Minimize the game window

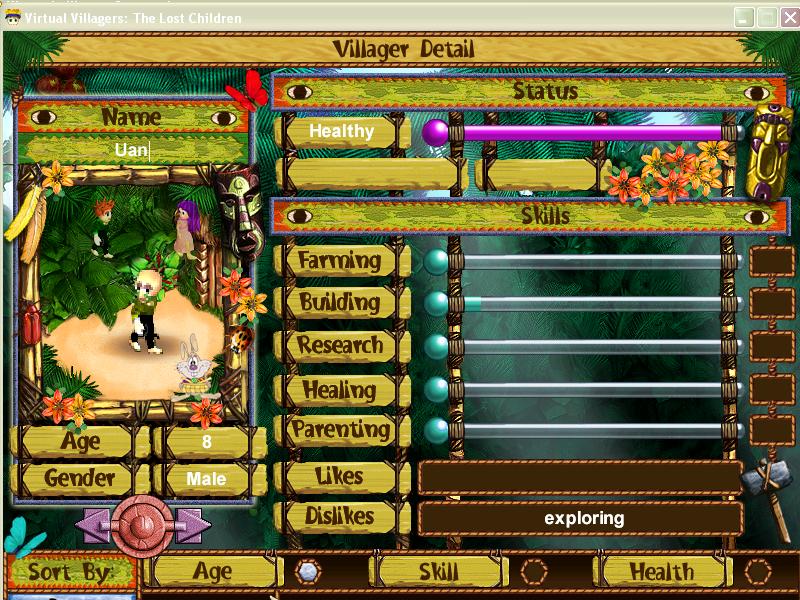click(x=744, y=18)
